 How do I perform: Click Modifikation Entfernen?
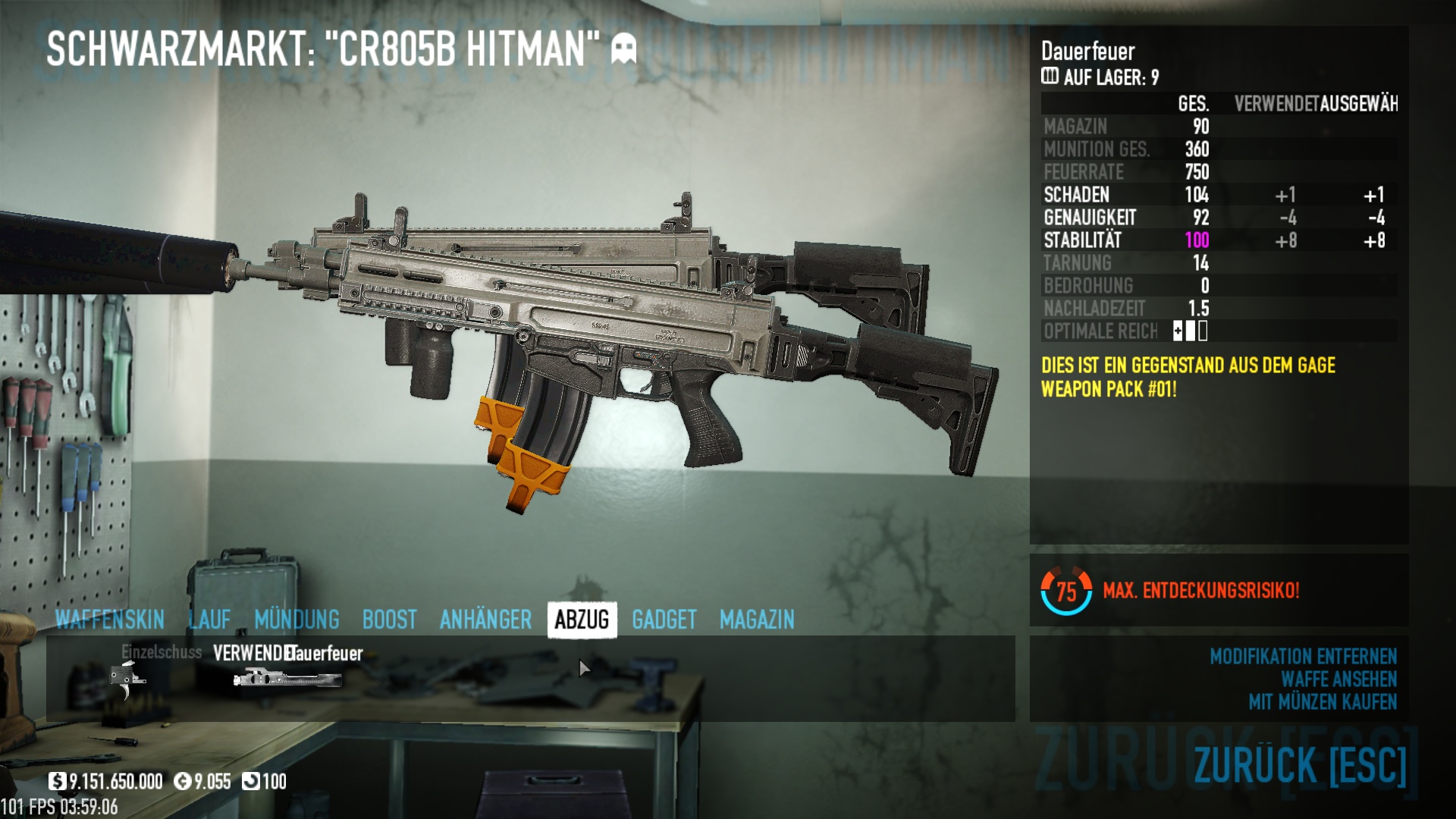click(1303, 657)
